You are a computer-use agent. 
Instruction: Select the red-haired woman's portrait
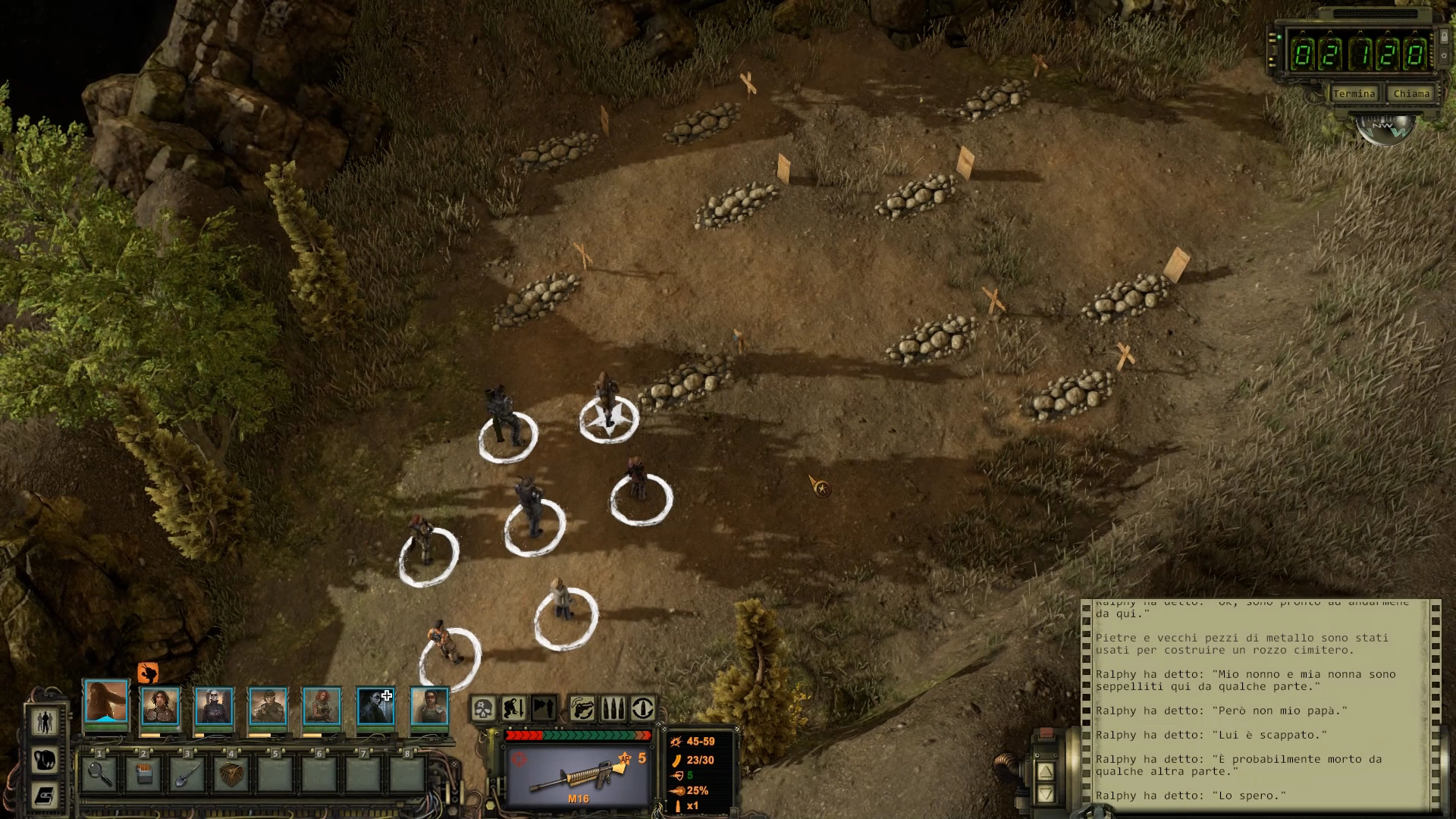(322, 706)
